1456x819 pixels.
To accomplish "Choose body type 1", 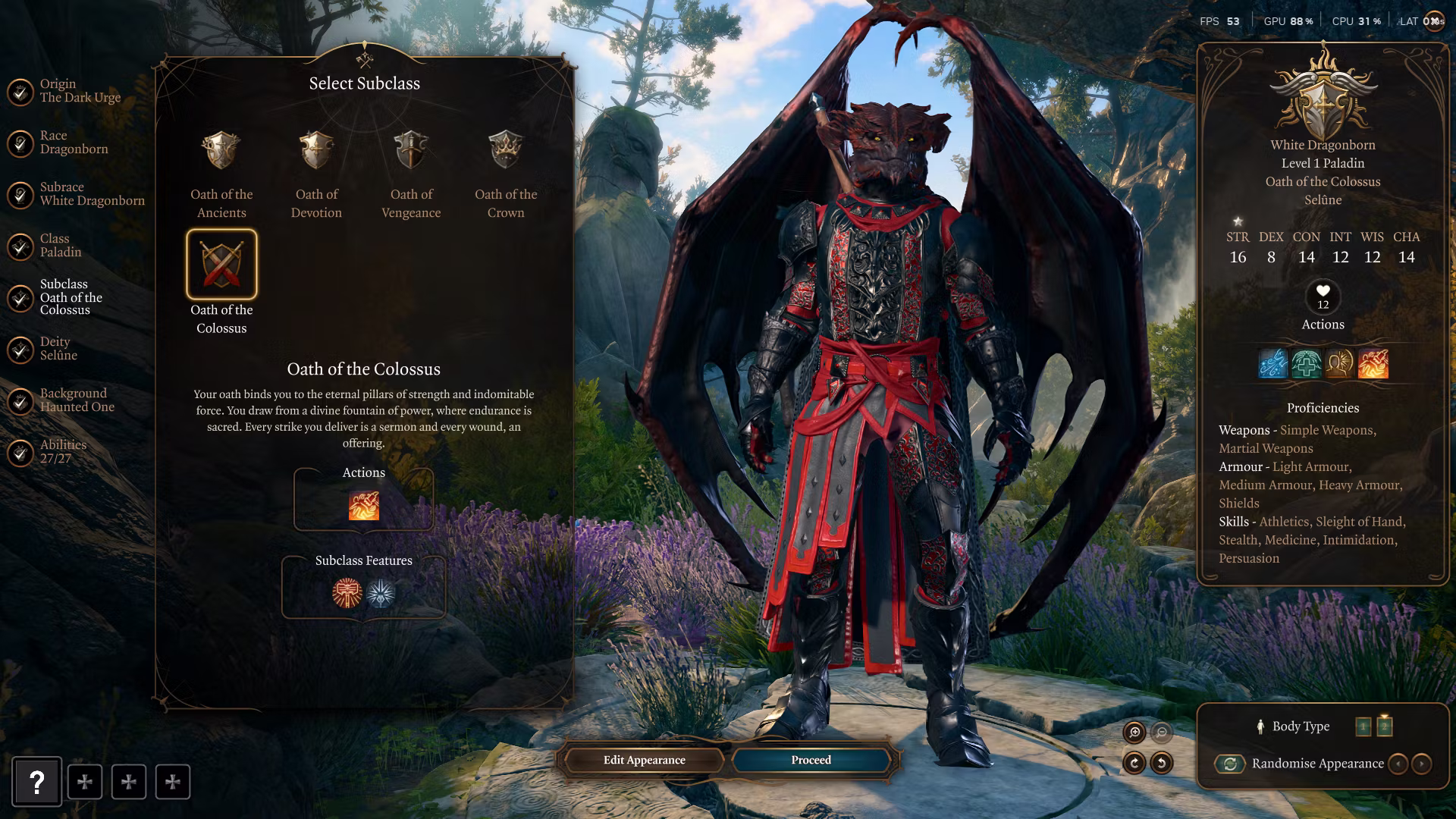I will point(1363,726).
